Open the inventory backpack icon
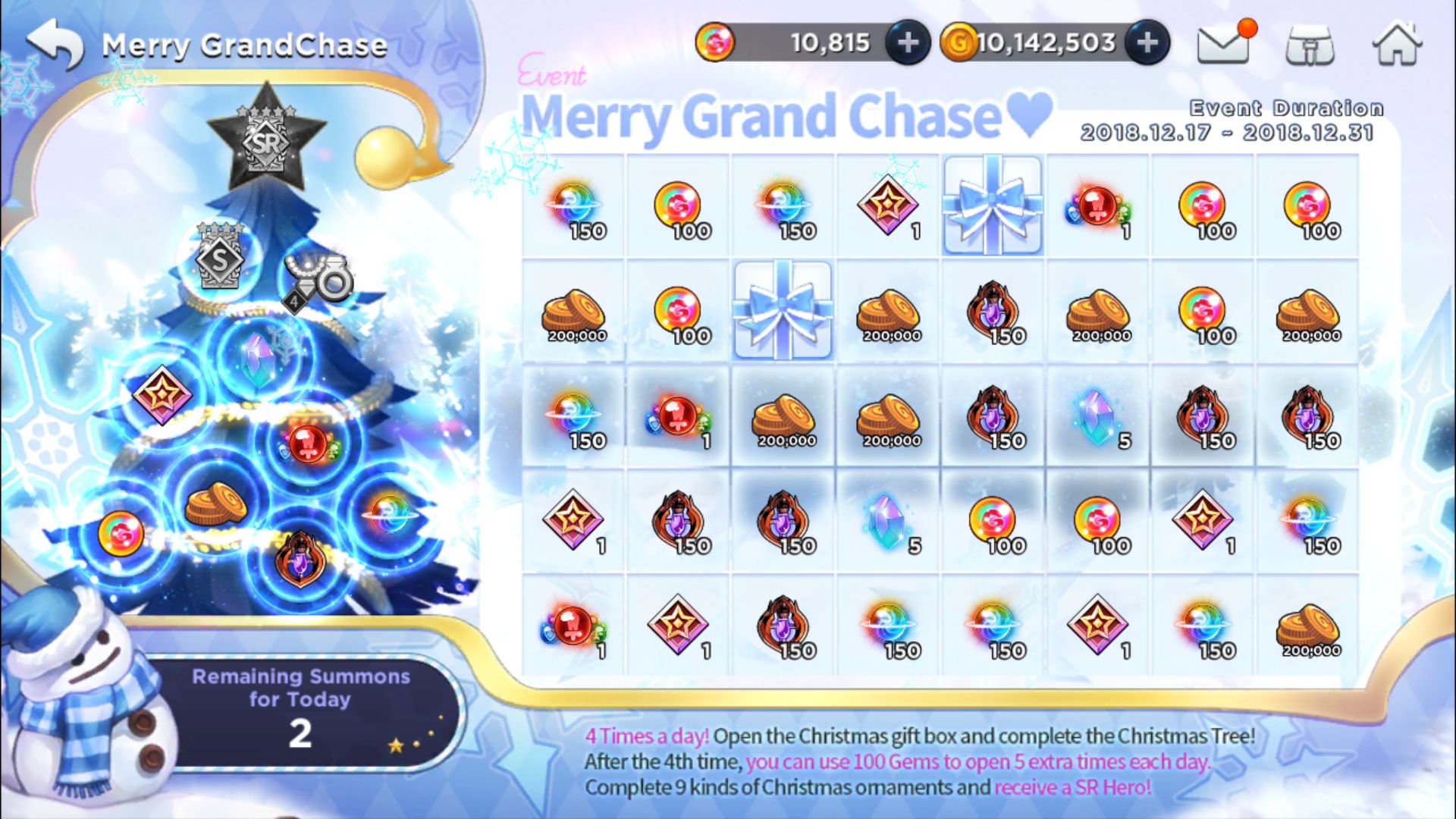The image size is (1456, 819). point(1310,45)
